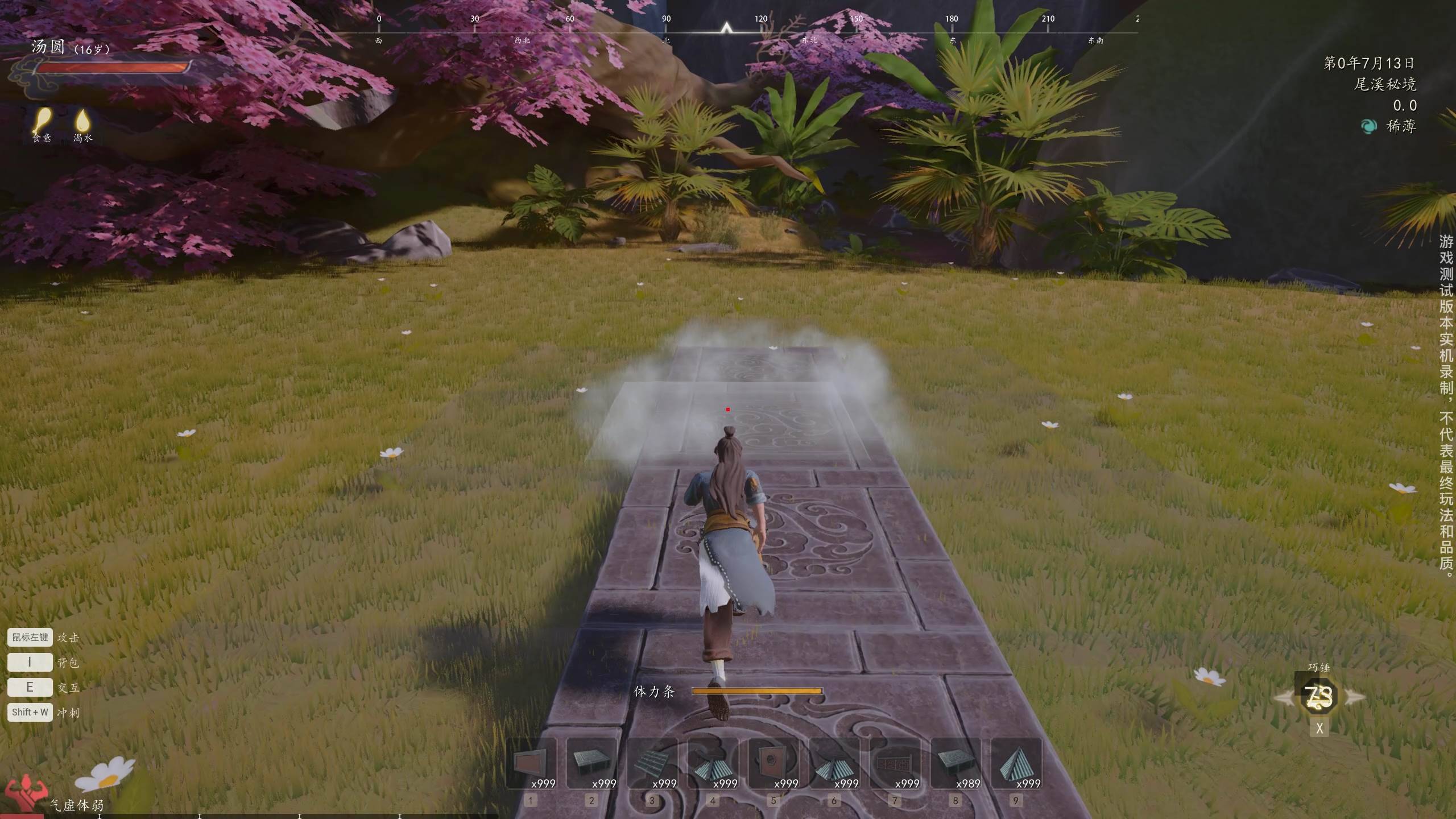Switch to previous tool with left arrow
This screenshot has width=1456, height=819.
[x=1283, y=697]
